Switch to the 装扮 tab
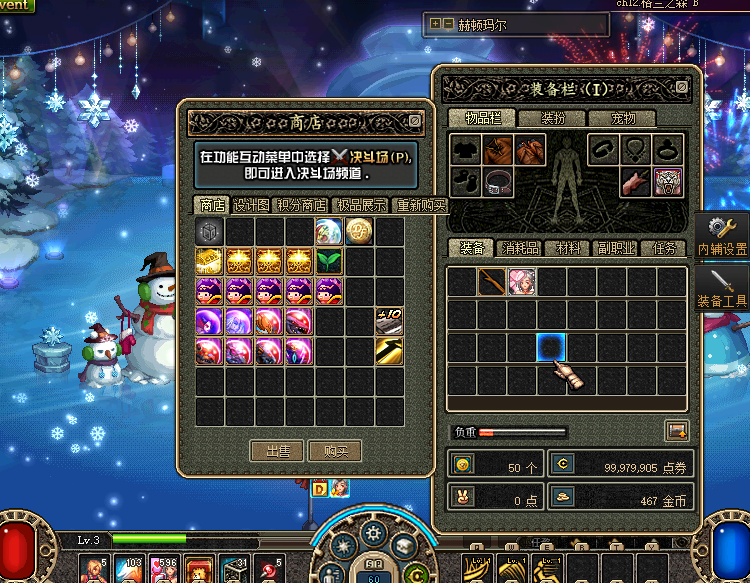The height and width of the screenshot is (583, 750). (555, 118)
